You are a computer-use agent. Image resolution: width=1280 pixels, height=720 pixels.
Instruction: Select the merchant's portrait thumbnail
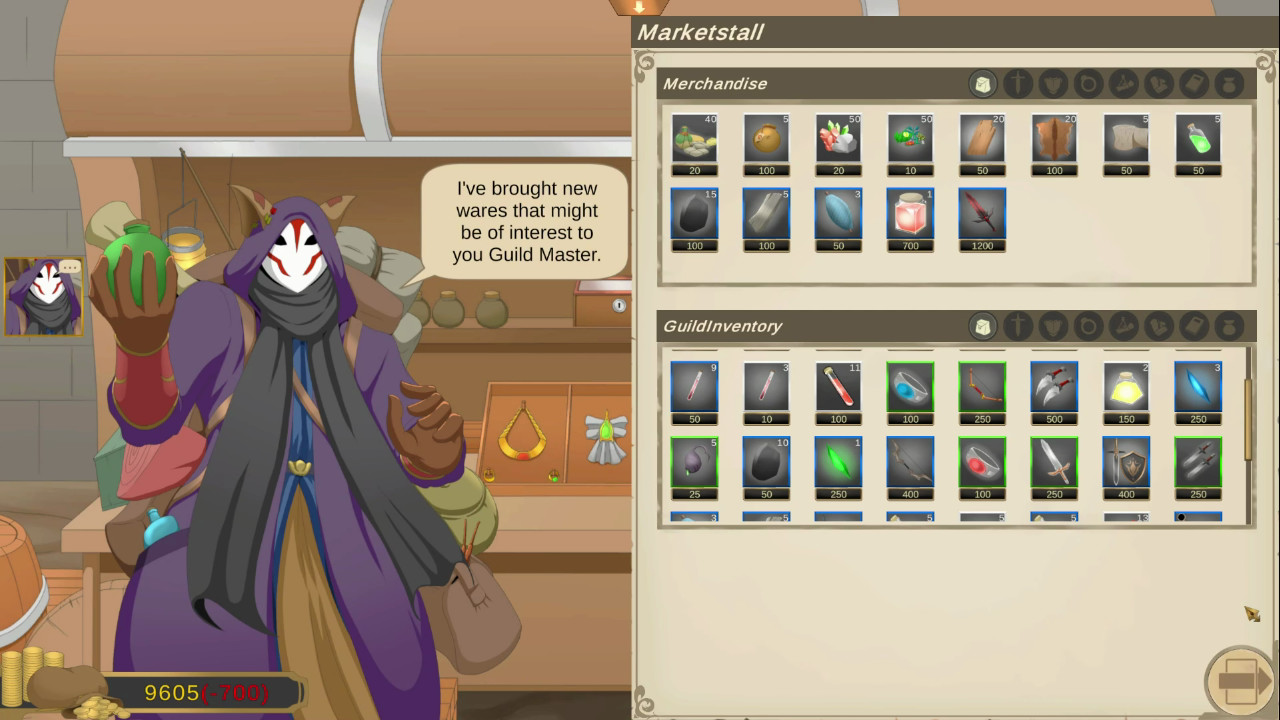point(42,297)
